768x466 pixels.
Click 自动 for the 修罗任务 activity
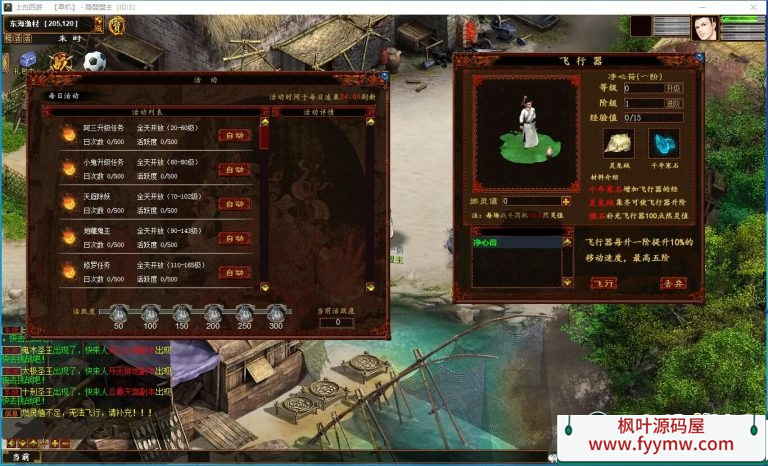pos(235,272)
